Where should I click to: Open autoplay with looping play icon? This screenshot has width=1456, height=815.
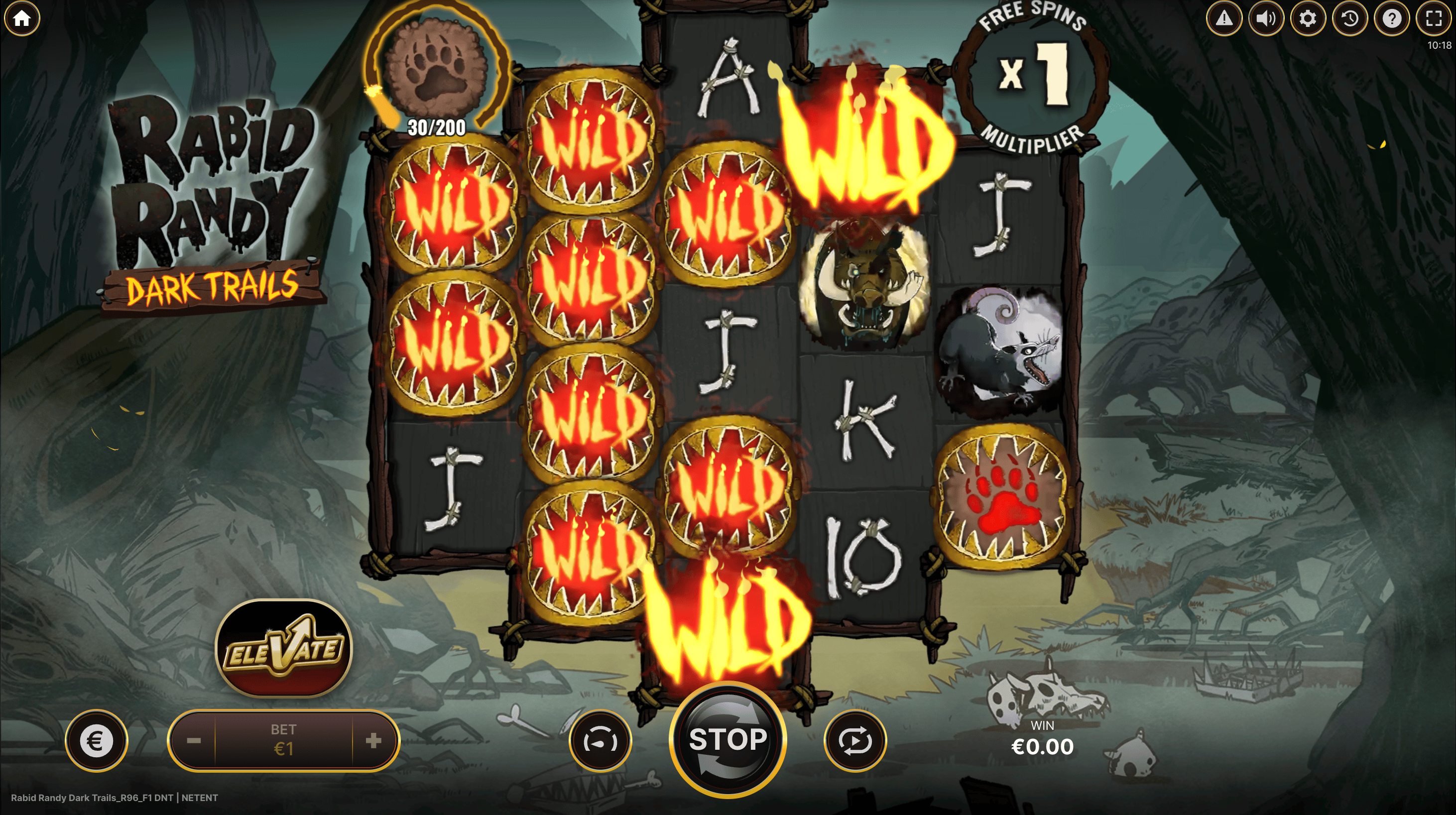point(855,740)
